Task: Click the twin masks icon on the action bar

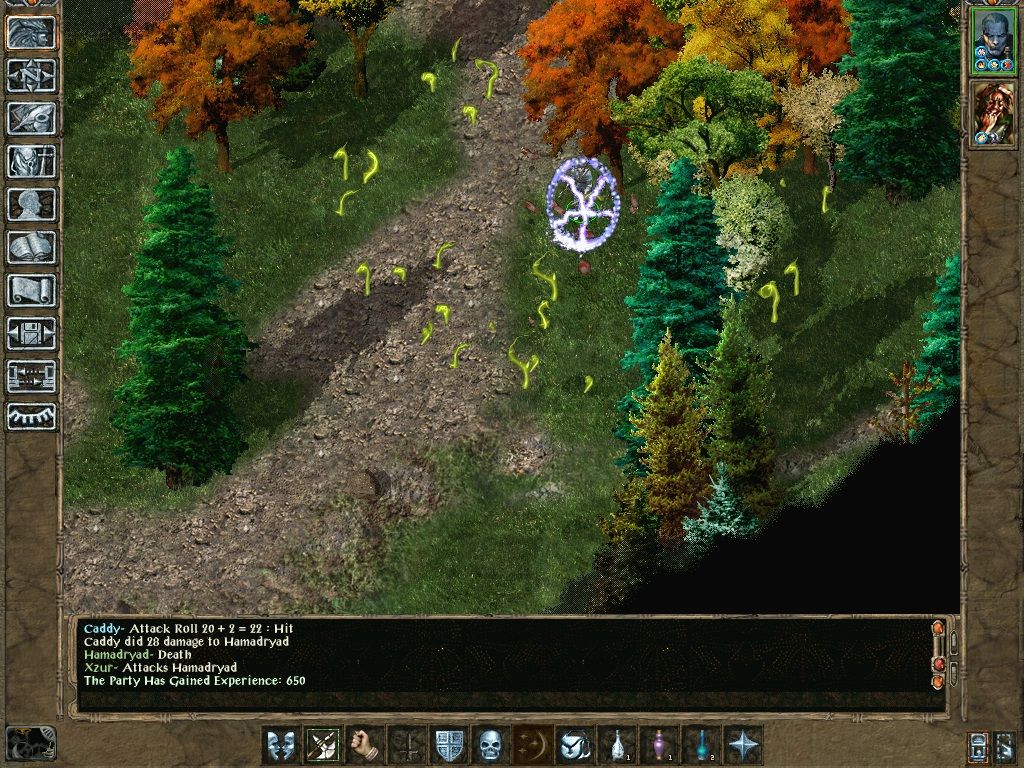Action: click(280, 745)
